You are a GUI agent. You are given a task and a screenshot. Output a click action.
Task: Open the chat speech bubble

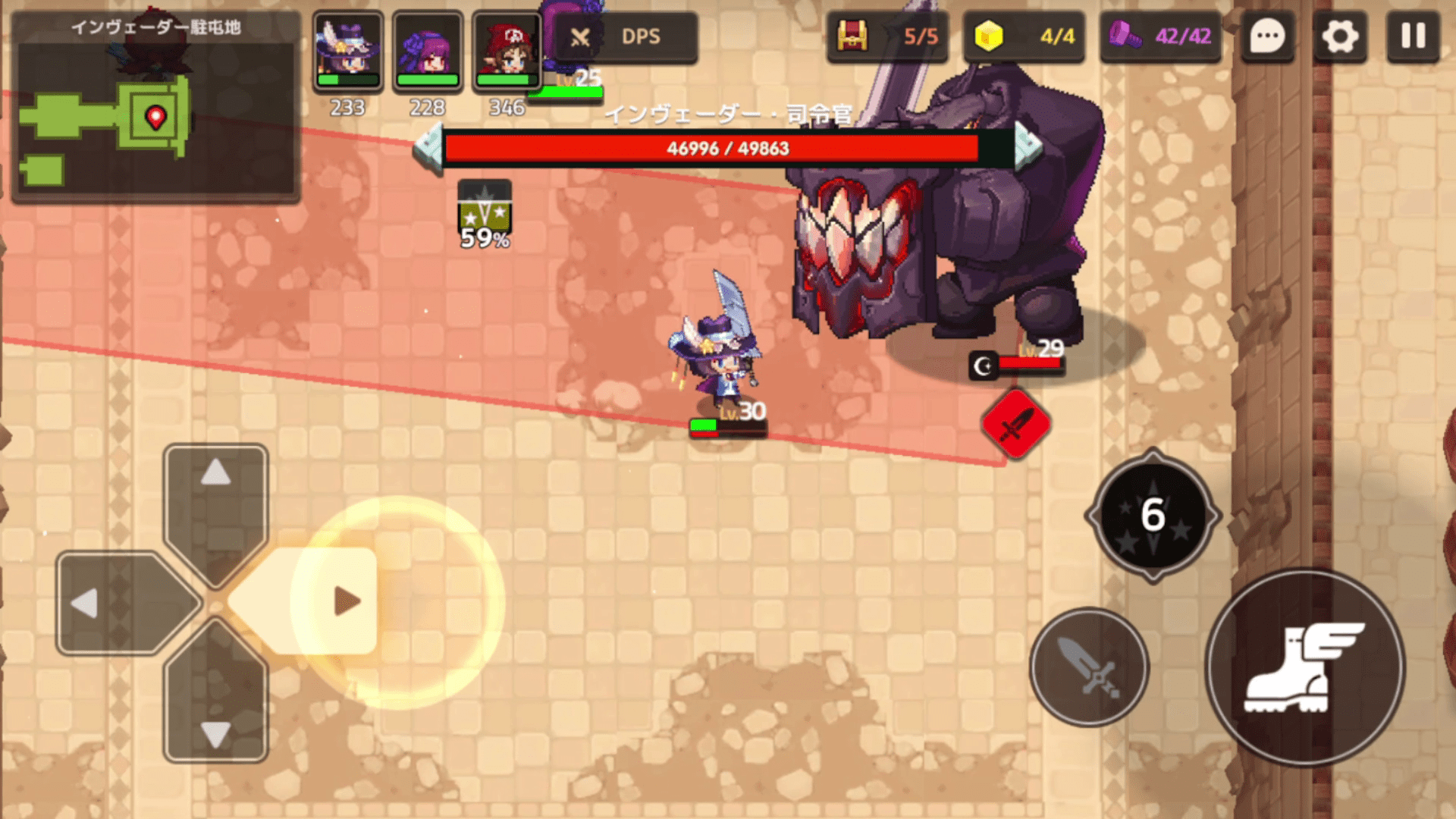coord(1267,36)
